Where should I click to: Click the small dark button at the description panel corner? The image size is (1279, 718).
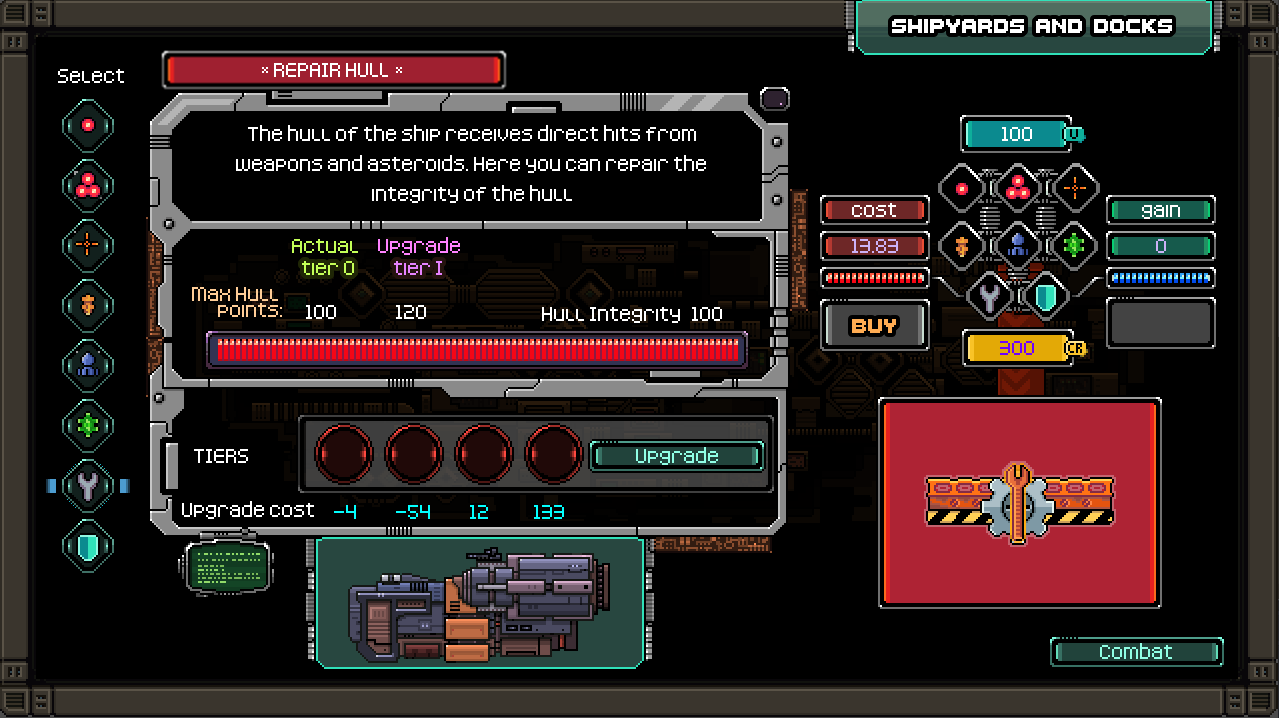point(775,99)
